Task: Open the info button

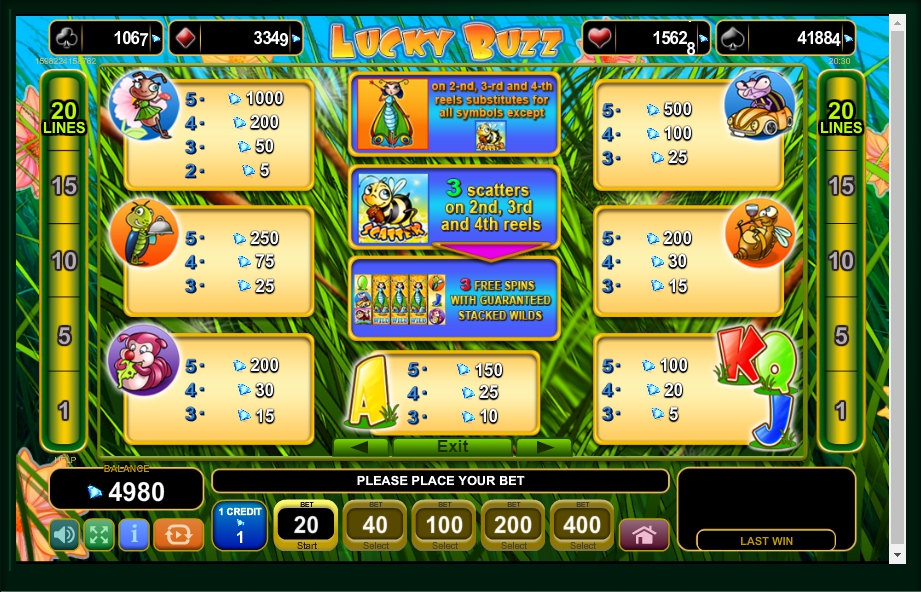Action: (x=133, y=534)
